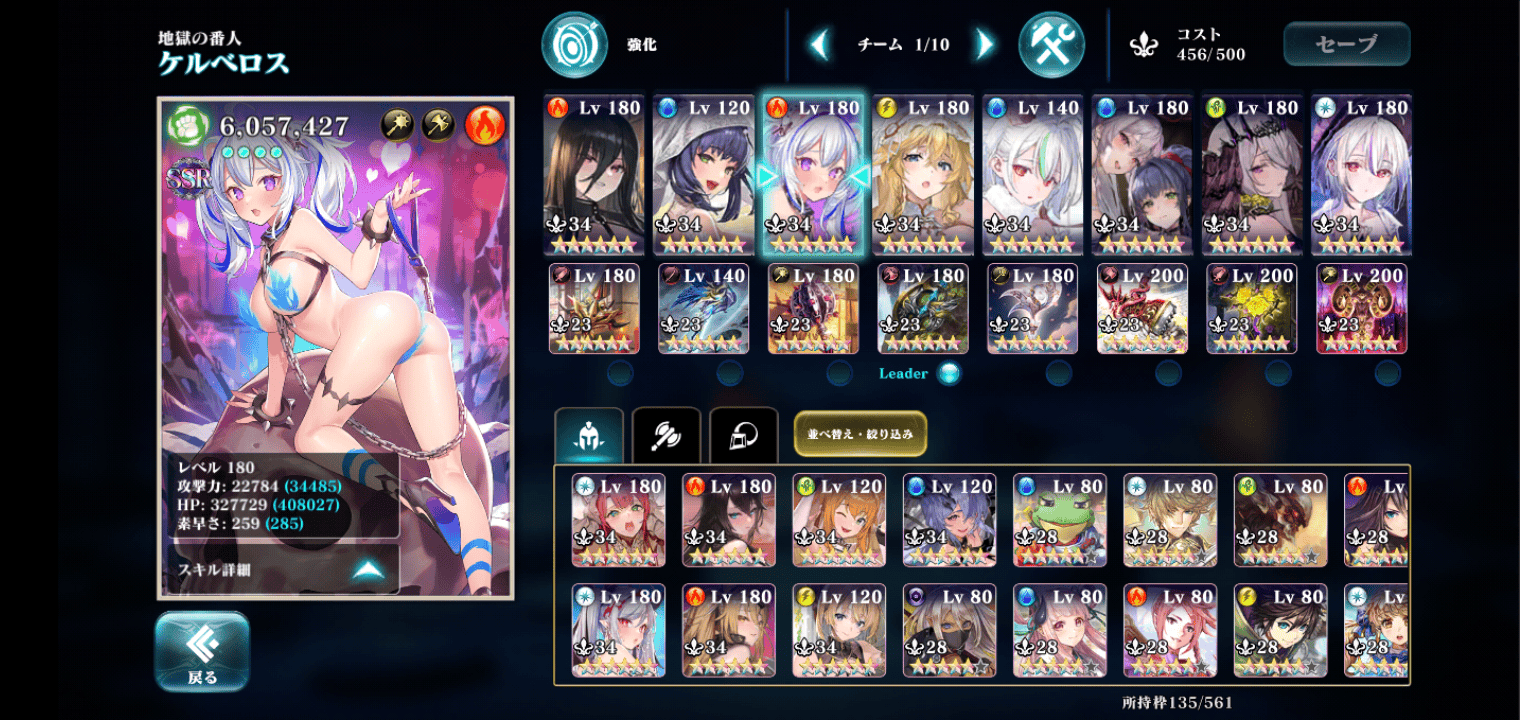Switch to the previous team arrow
1520x720 pixels.
click(x=820, y=45)
